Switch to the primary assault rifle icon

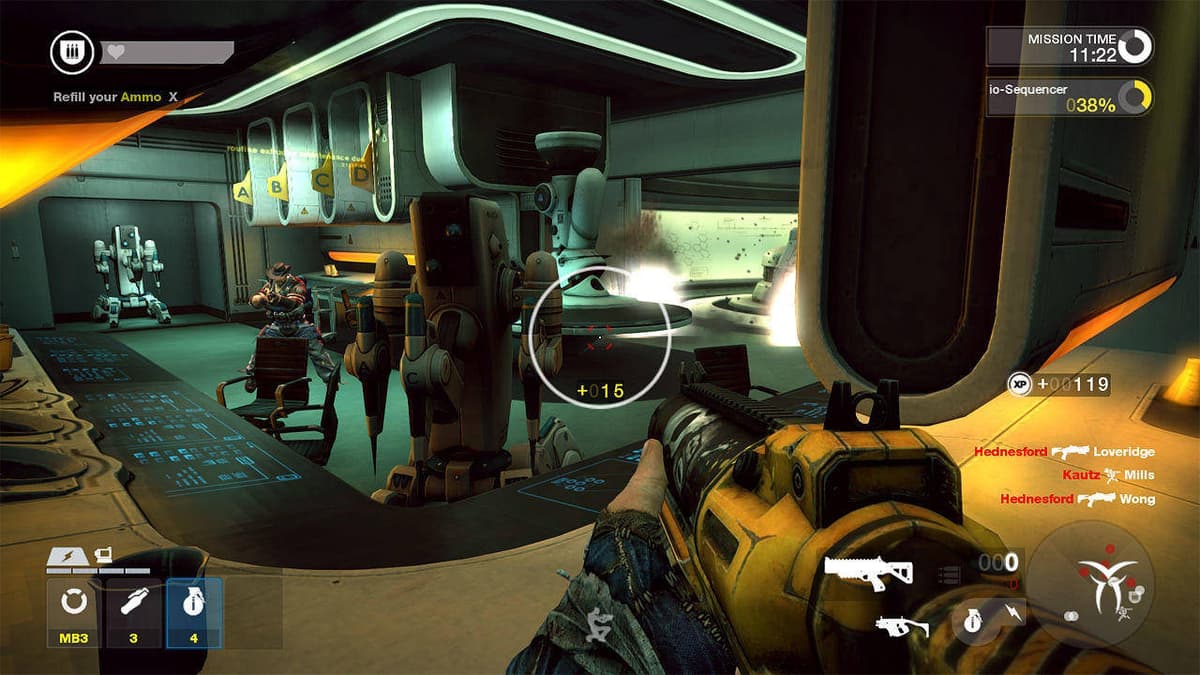point(868,572)
